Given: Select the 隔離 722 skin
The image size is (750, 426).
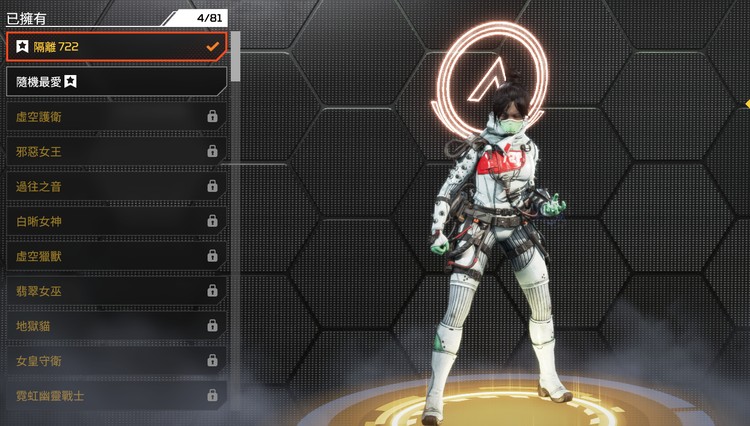Looking at the screenshot, I should pyautogui.click(x=116, y=46).
